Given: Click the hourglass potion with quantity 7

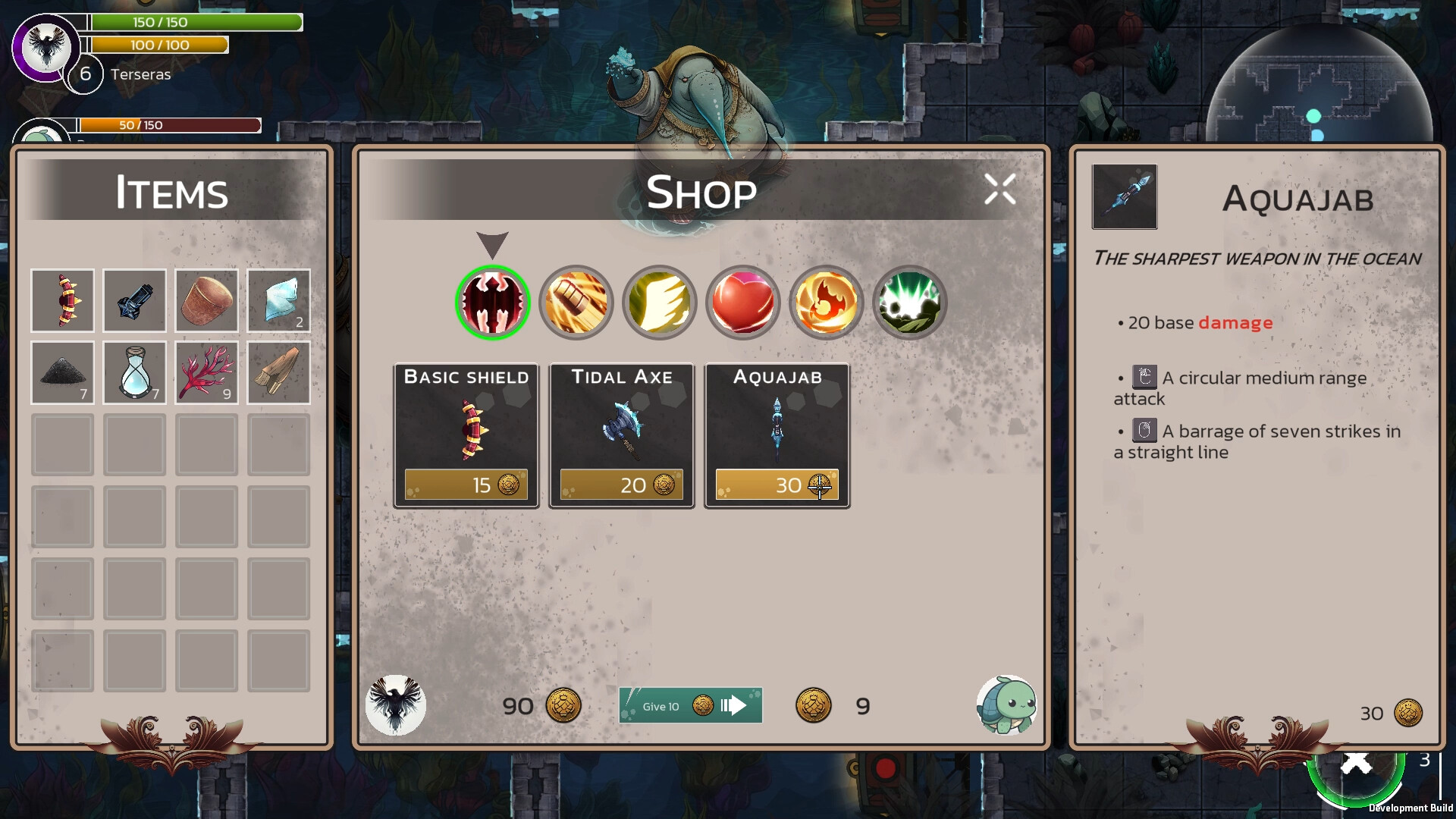Looking at the screenshot, I should click(x=134, y=372).
